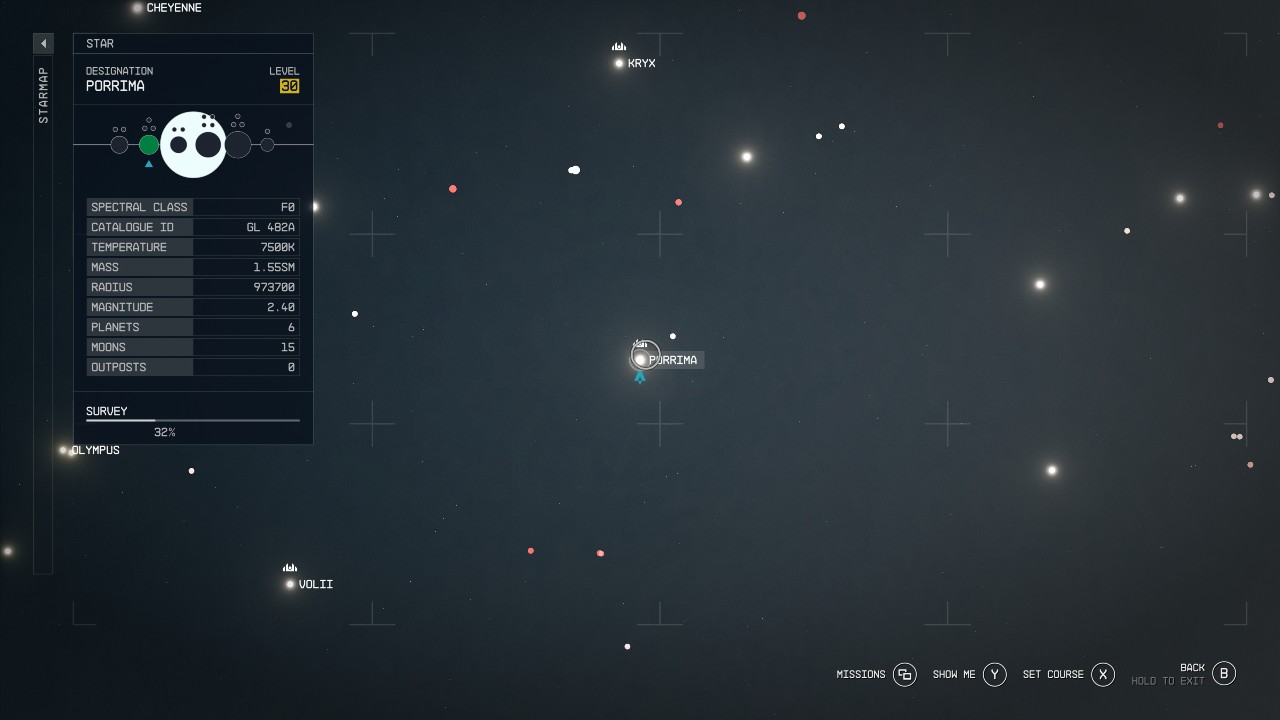Select the Cheyenne star system

point(136,8)
